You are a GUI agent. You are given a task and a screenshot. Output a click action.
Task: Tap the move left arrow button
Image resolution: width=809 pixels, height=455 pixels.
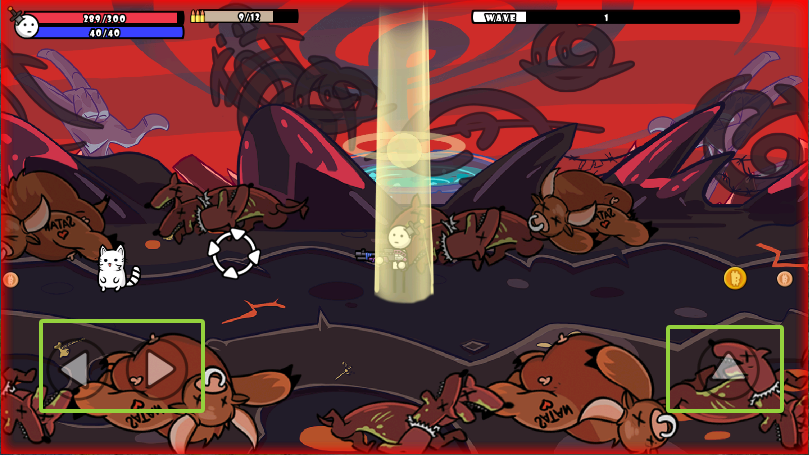point(74,369)
